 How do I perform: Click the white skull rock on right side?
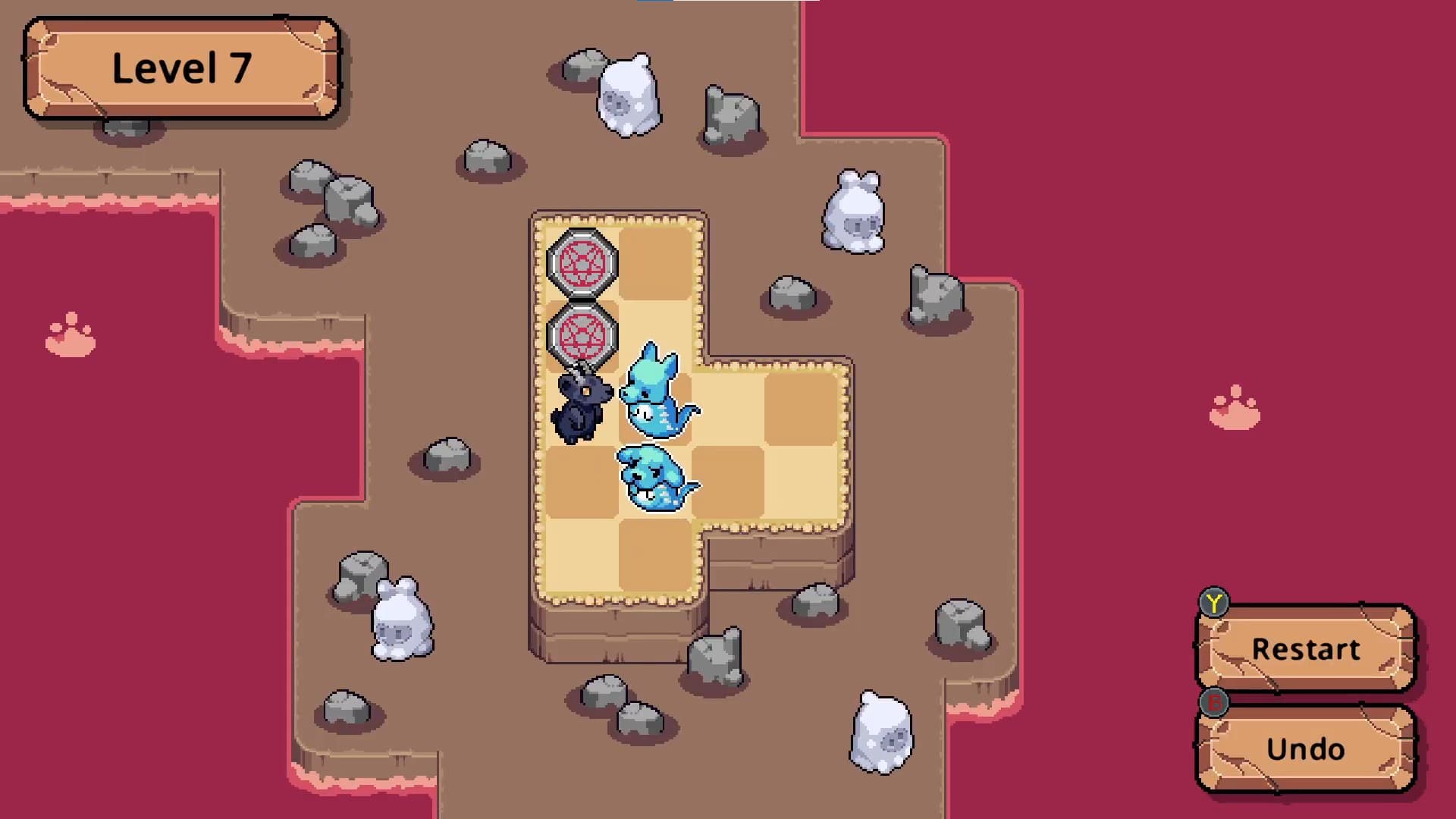pyautogui.click(x=853, y=212)
